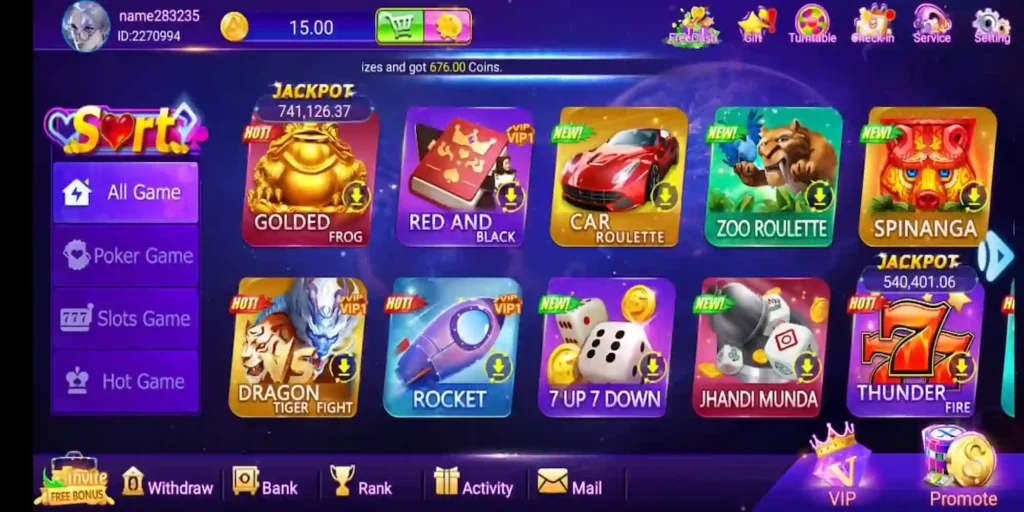This screenshot has height=512, width=1024.
Task: Open the Golded Frog game tile
Action: (x=309, y=178)
